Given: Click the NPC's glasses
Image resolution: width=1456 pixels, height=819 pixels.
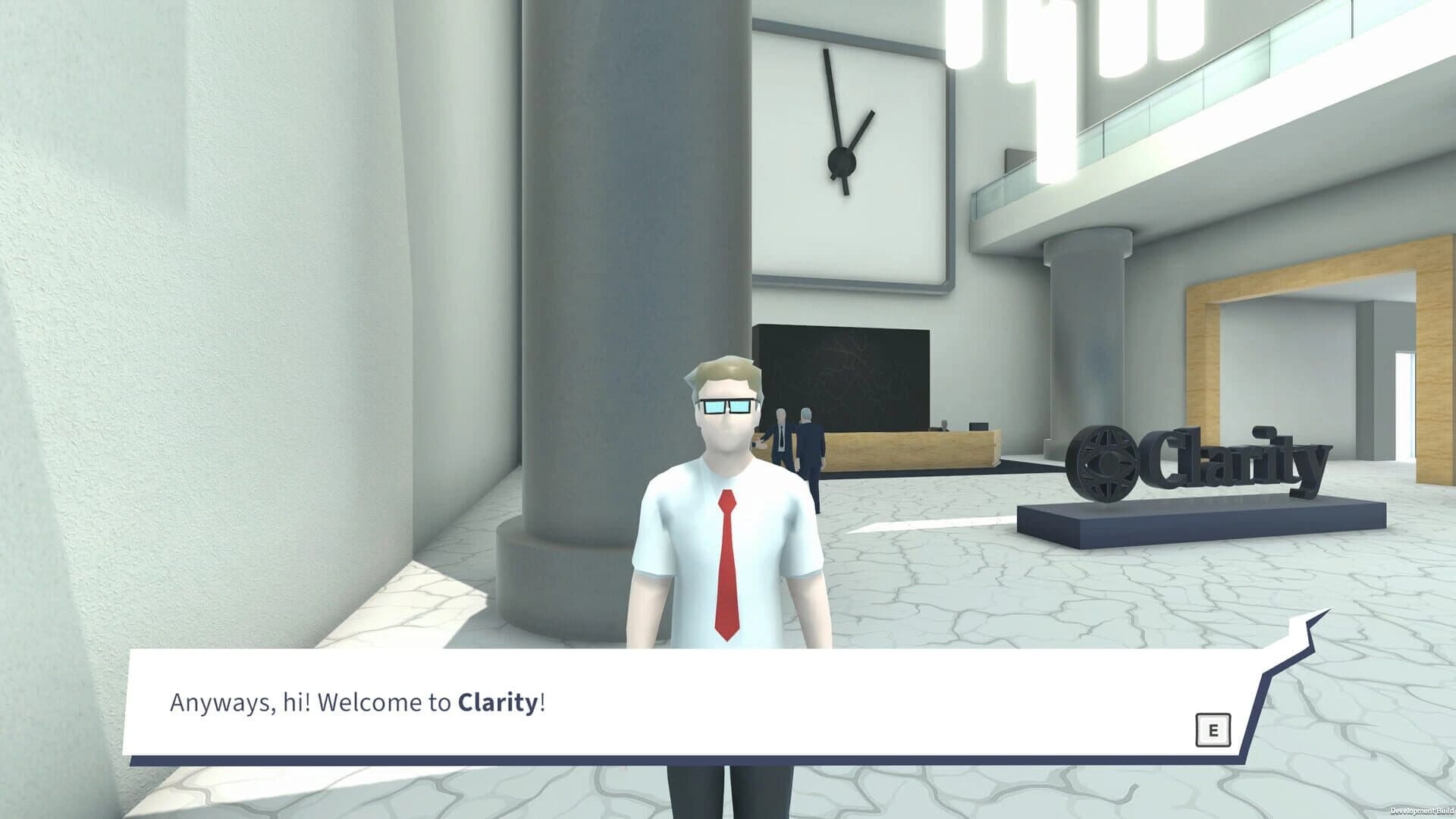Looking at the screenshot, I should [726, 405].
